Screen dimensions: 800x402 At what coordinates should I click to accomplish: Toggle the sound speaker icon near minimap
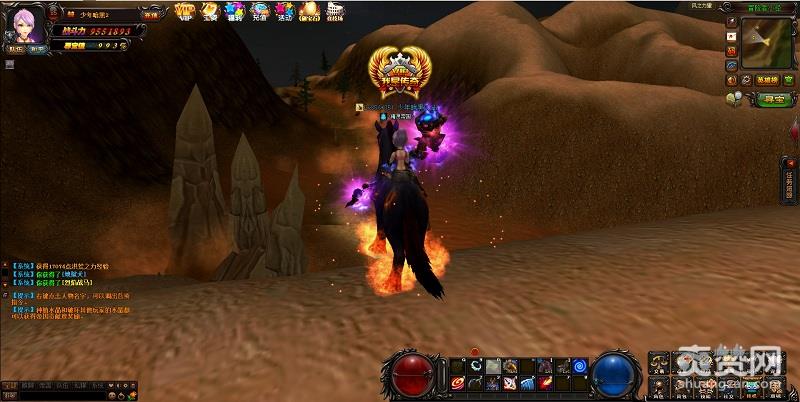731,78
